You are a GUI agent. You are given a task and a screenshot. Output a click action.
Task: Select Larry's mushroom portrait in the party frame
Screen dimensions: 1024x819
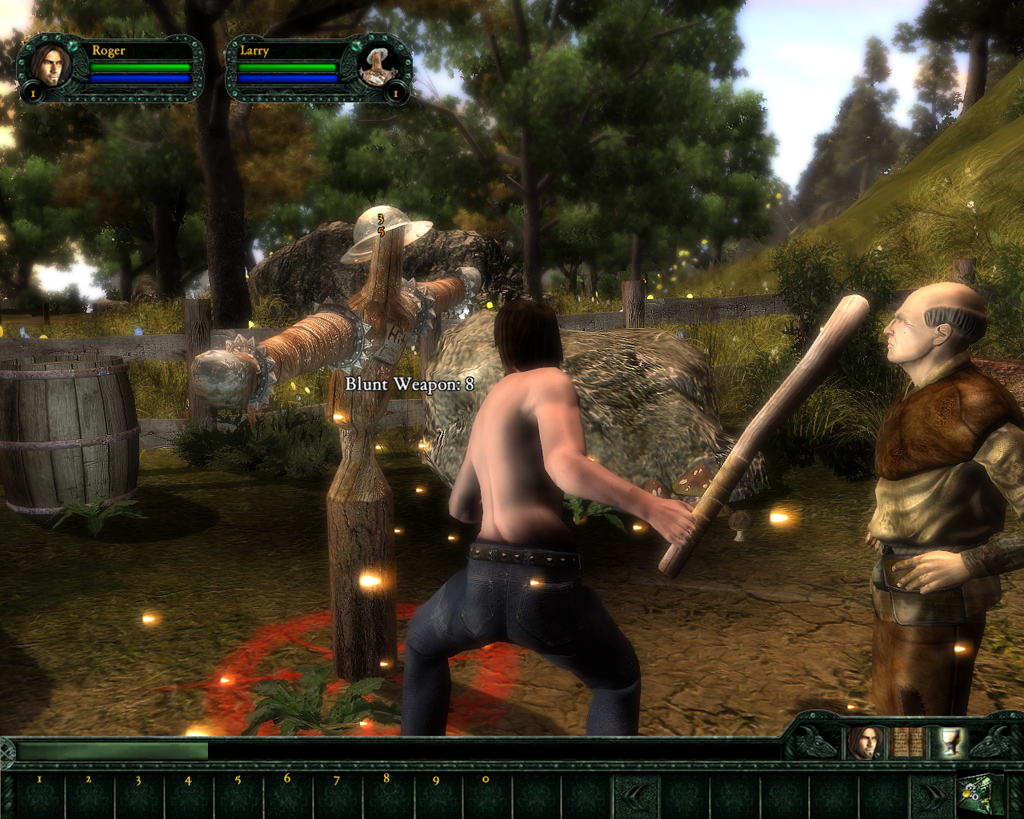click(378, 66)
